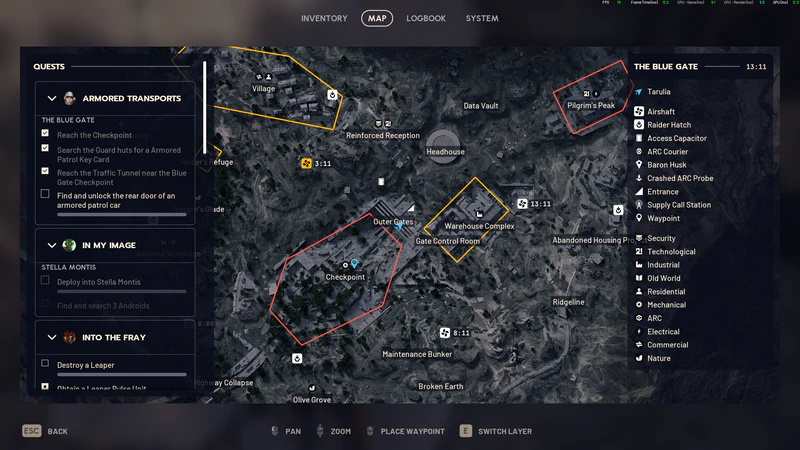
Task: Select the Map tab
Action: pos(377,18)
